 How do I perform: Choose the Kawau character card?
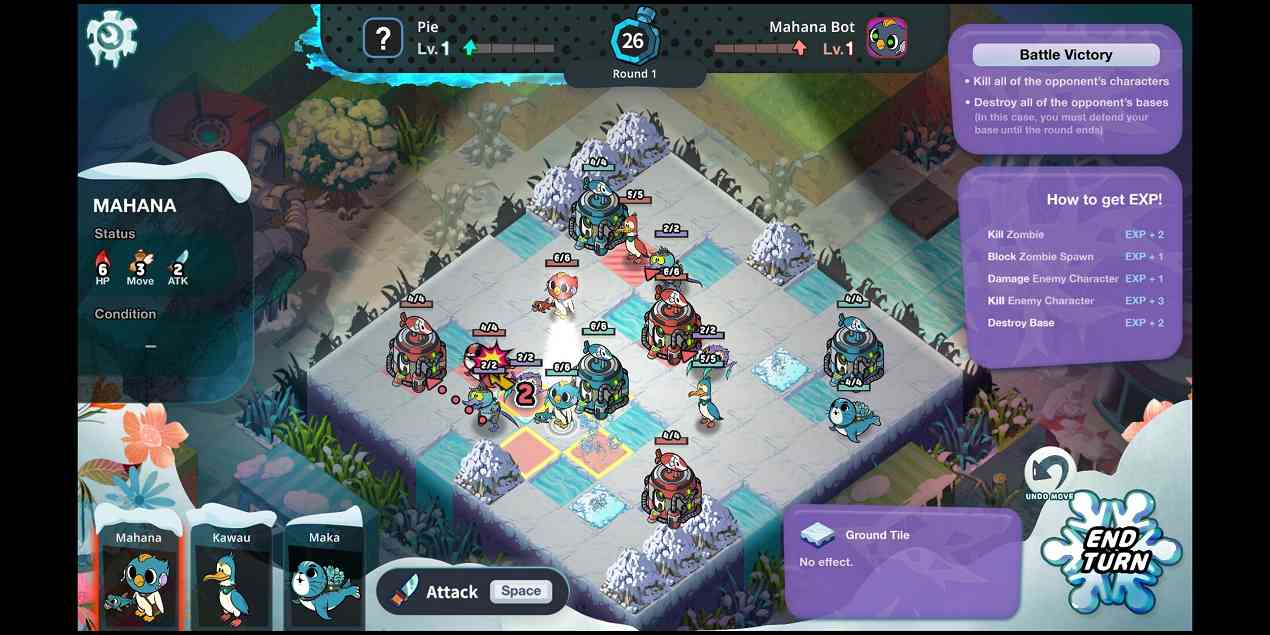point(231,577)
